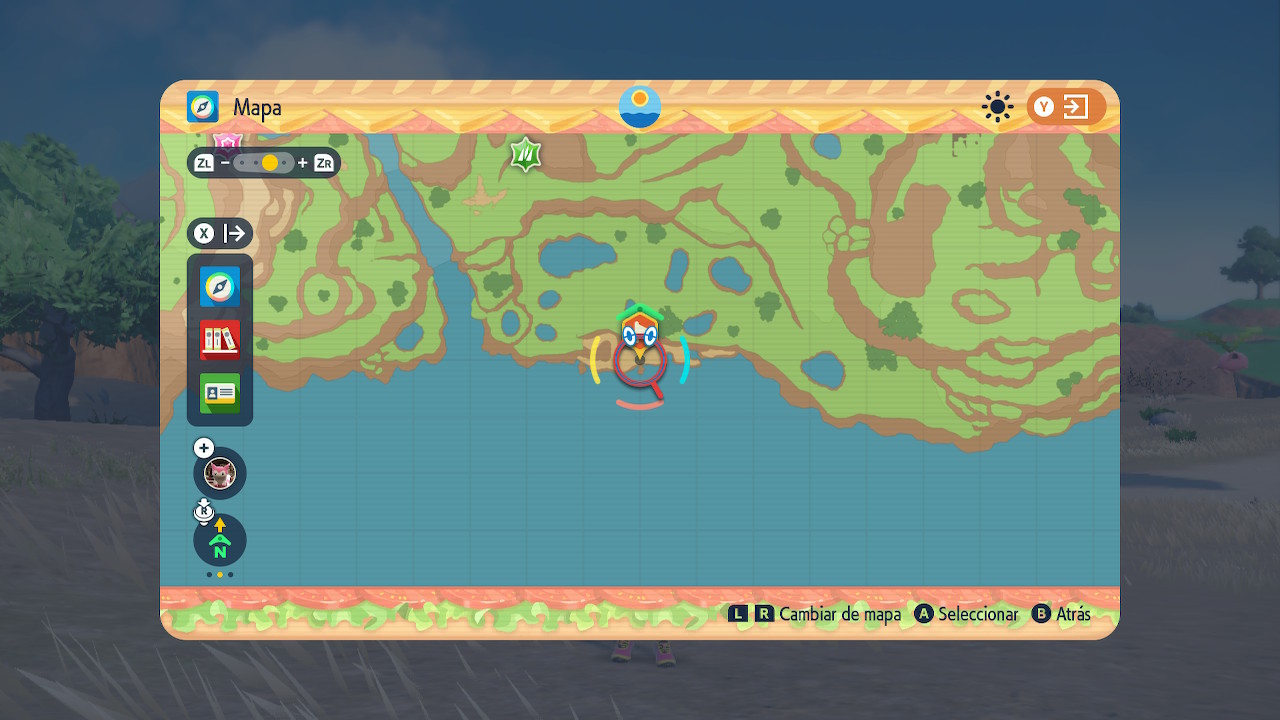
Task: Collapse the side panel arrow button
Action: coord(220,233)
